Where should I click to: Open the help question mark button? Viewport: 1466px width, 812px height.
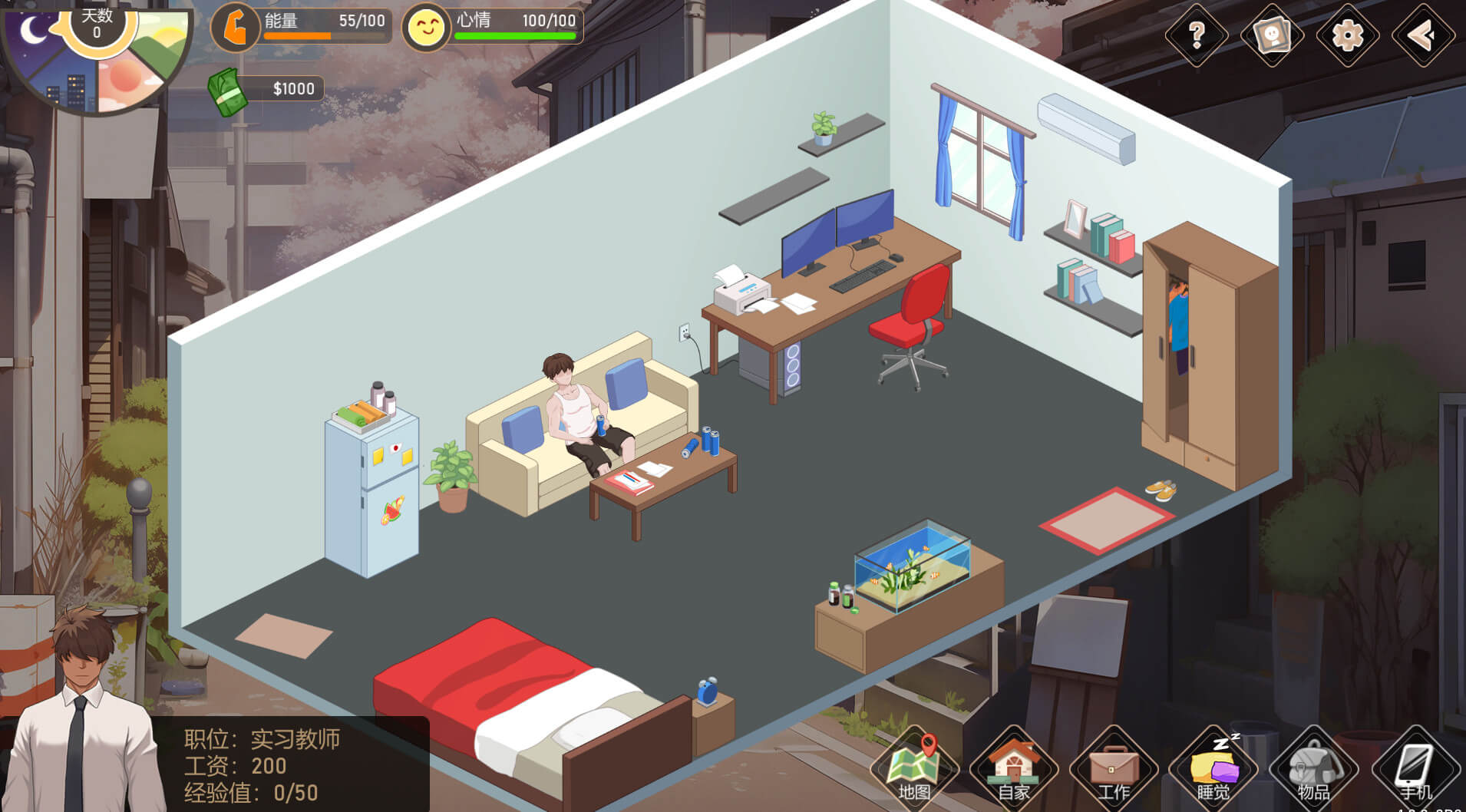tap(1197, 35)
